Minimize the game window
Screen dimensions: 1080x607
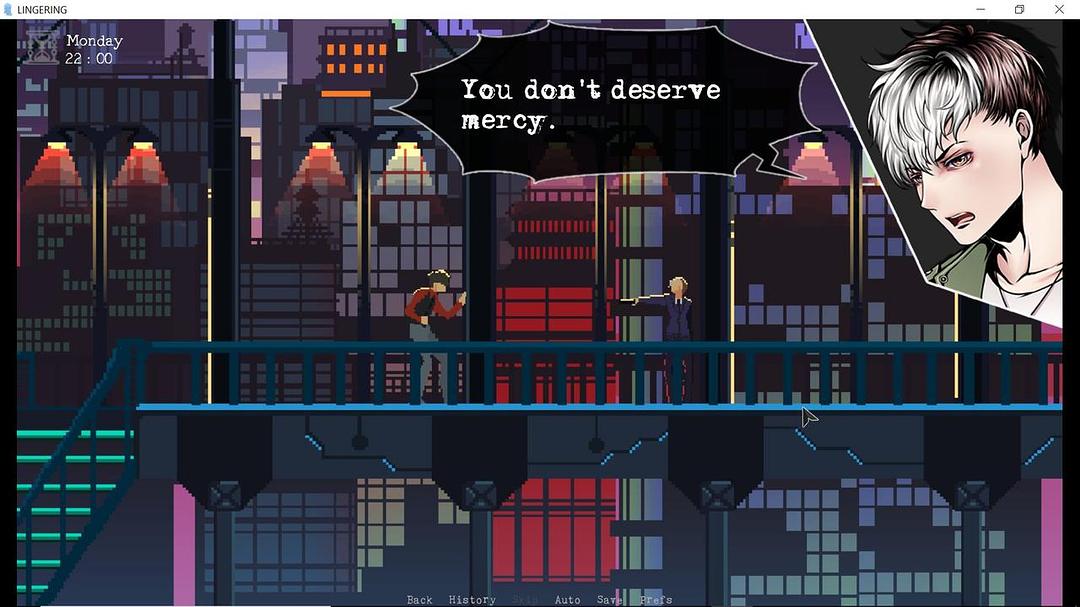pyautogui.click(x=980, y=10)
